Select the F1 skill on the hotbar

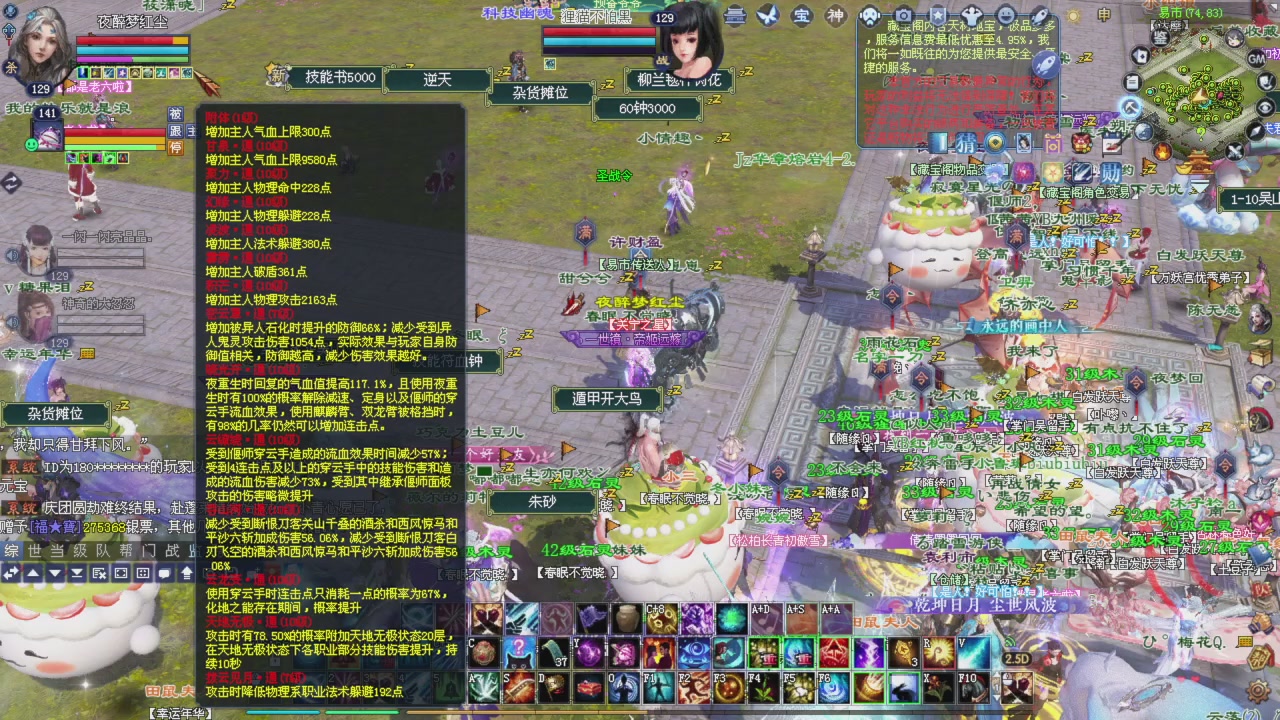click(x=659, y=688)
